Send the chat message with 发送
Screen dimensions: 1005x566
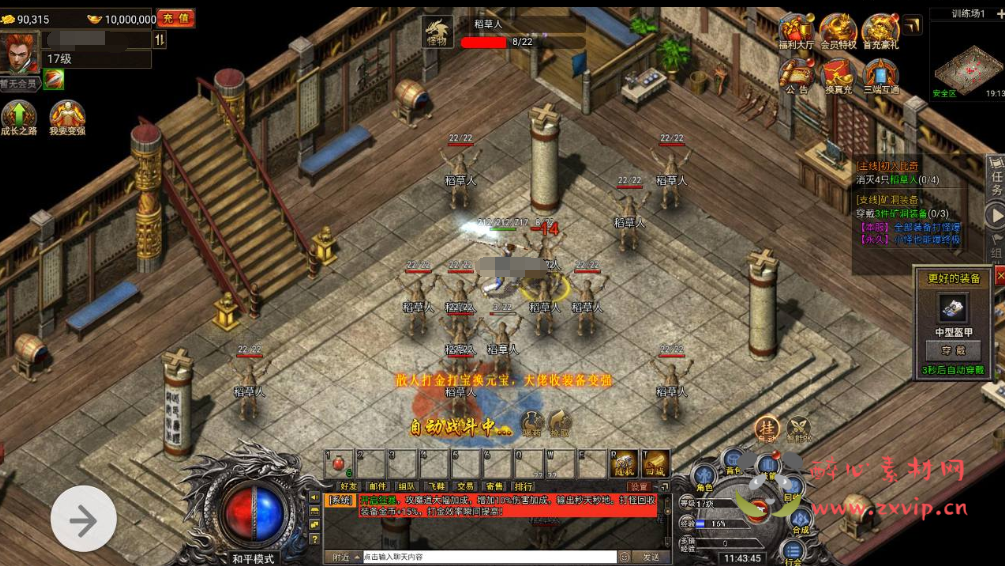tap(651, 556)
